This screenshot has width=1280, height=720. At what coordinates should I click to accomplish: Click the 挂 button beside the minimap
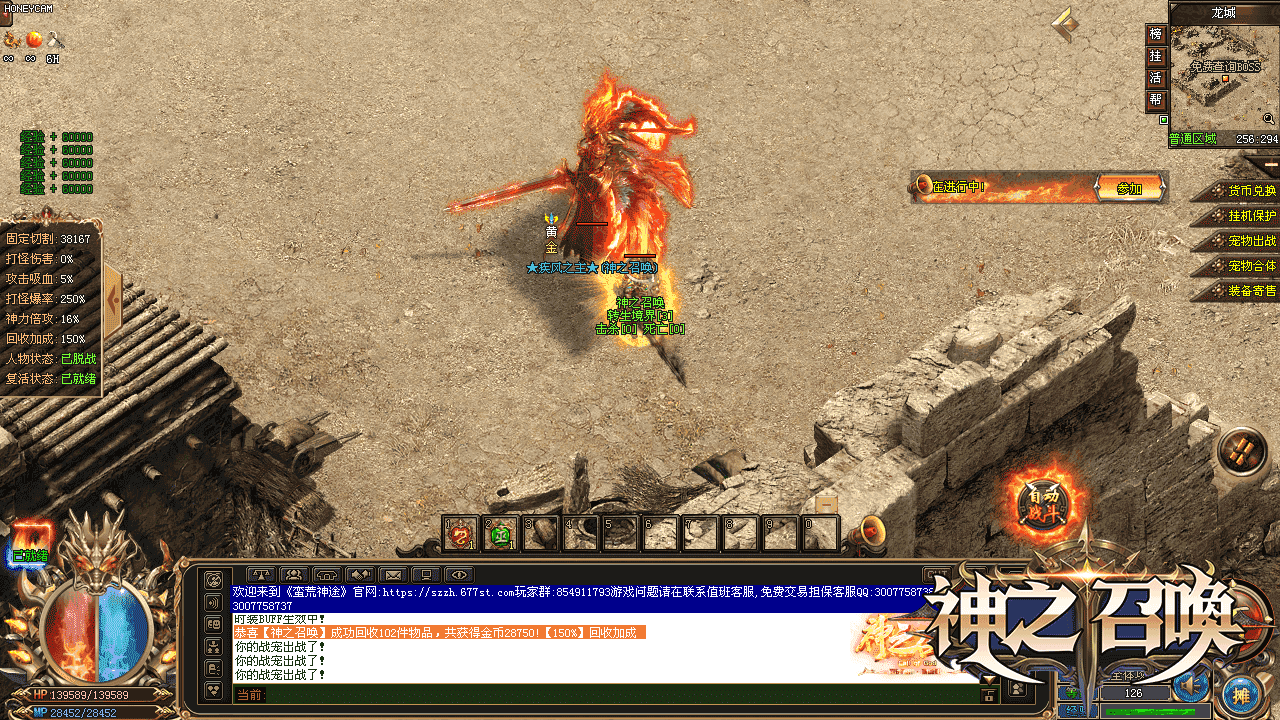pos(1156,57)
